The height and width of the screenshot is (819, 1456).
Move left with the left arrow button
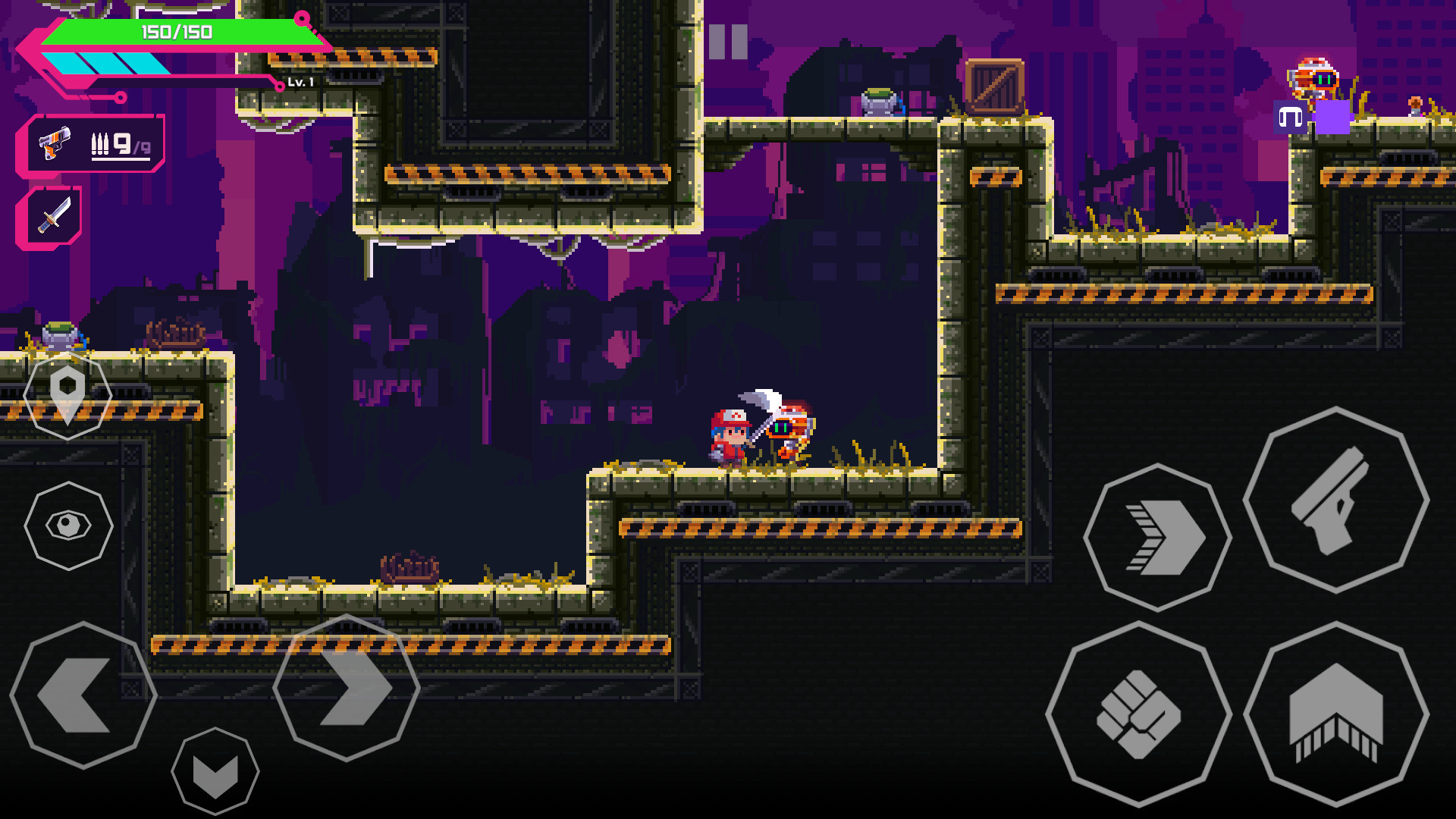83,695
